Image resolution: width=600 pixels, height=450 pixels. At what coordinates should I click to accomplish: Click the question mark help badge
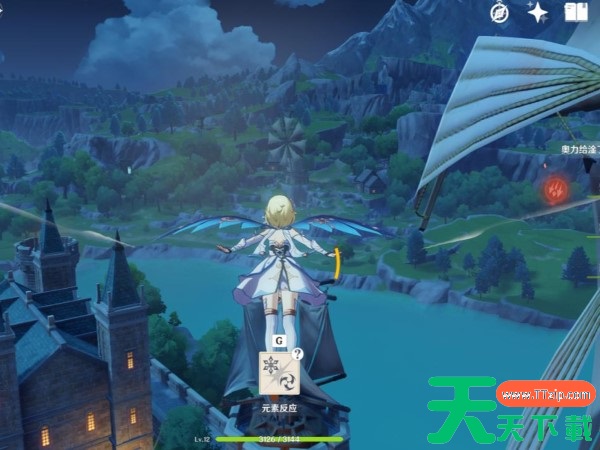coord(297,354)
